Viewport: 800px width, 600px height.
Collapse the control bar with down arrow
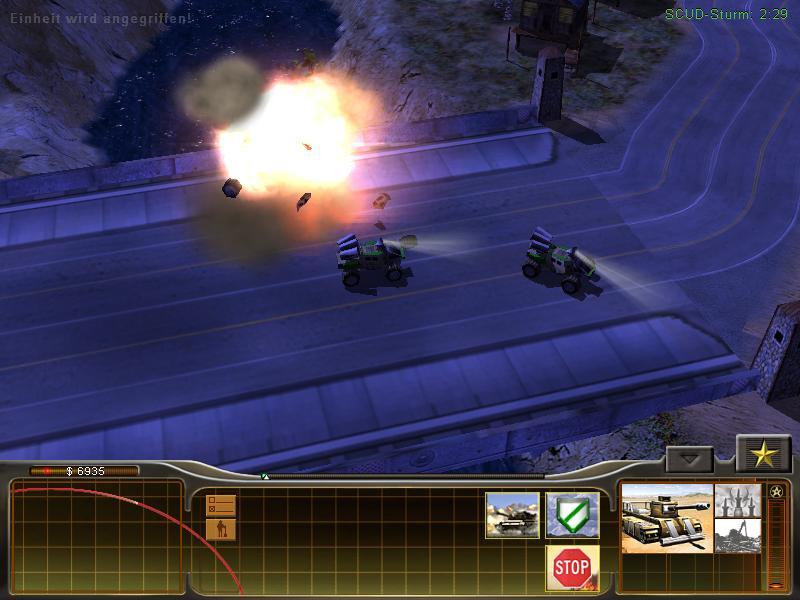pyautogui.click(x=690, y=459)
